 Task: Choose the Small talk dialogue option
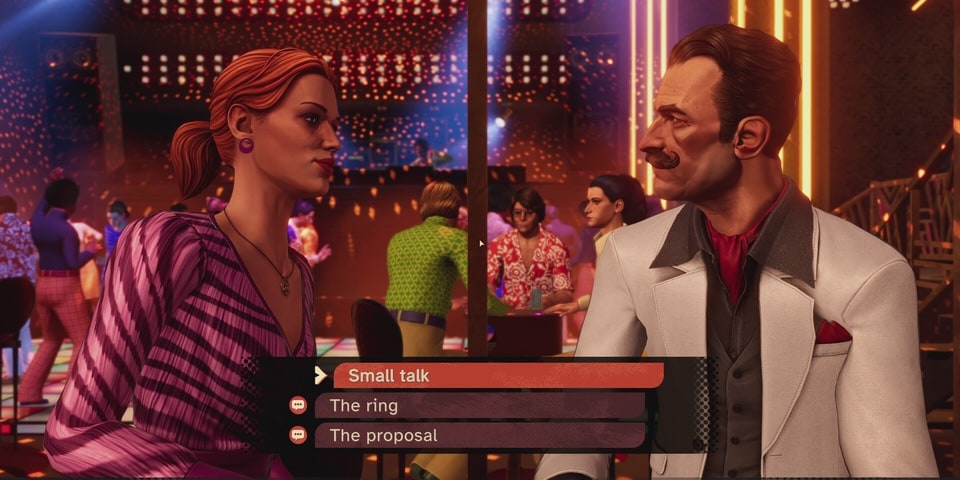pos(498,375)
